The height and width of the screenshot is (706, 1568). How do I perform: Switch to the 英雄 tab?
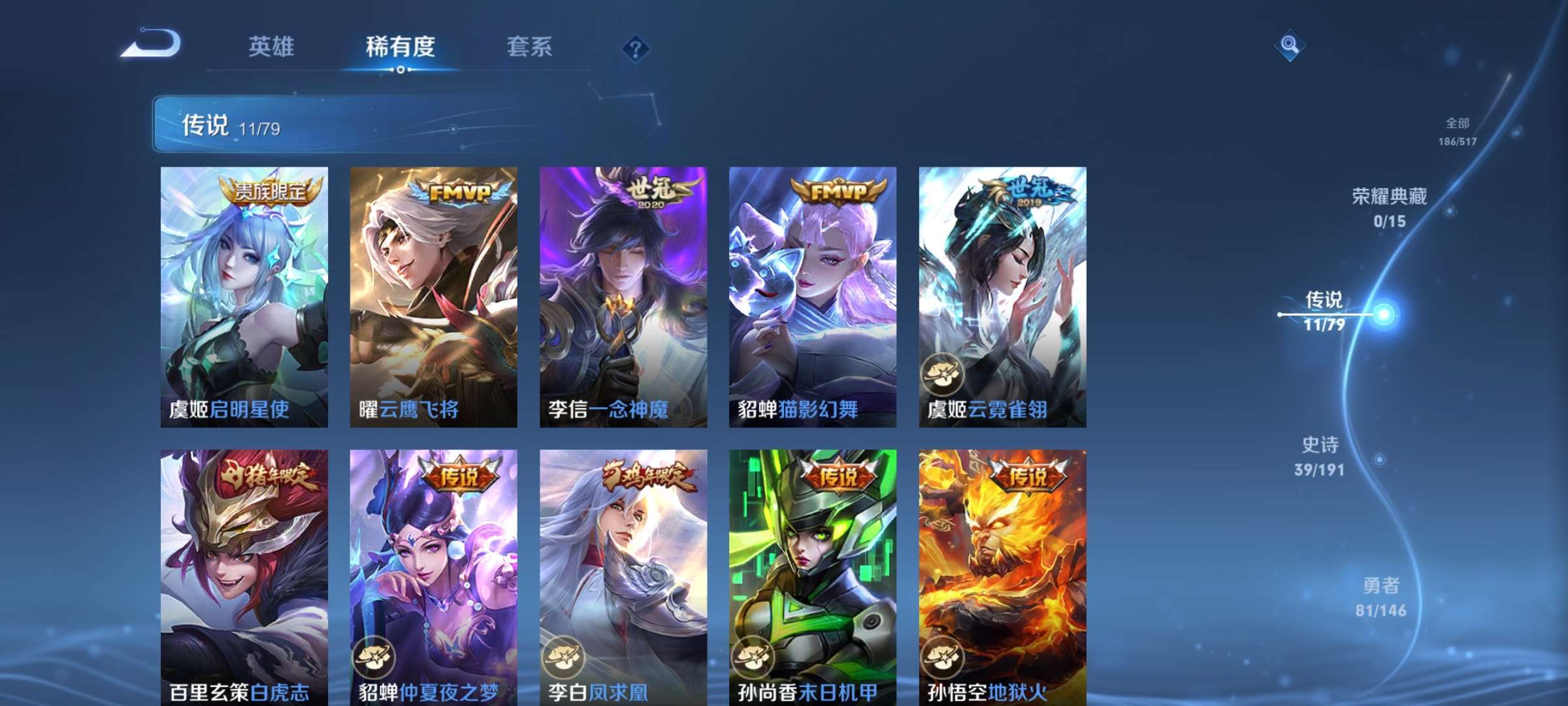[x=272, y=47]
